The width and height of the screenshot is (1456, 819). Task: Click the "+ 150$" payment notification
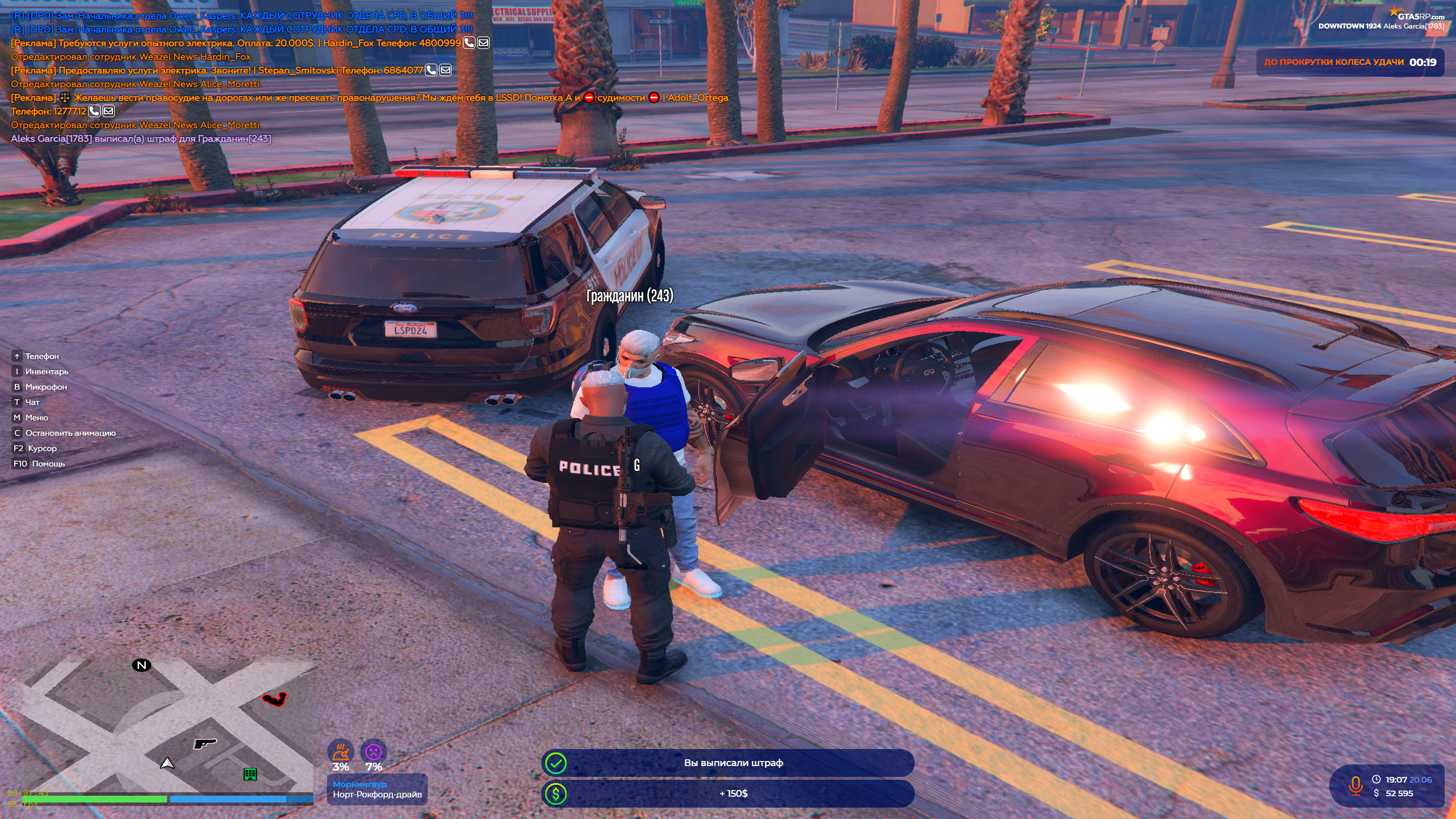728,793
